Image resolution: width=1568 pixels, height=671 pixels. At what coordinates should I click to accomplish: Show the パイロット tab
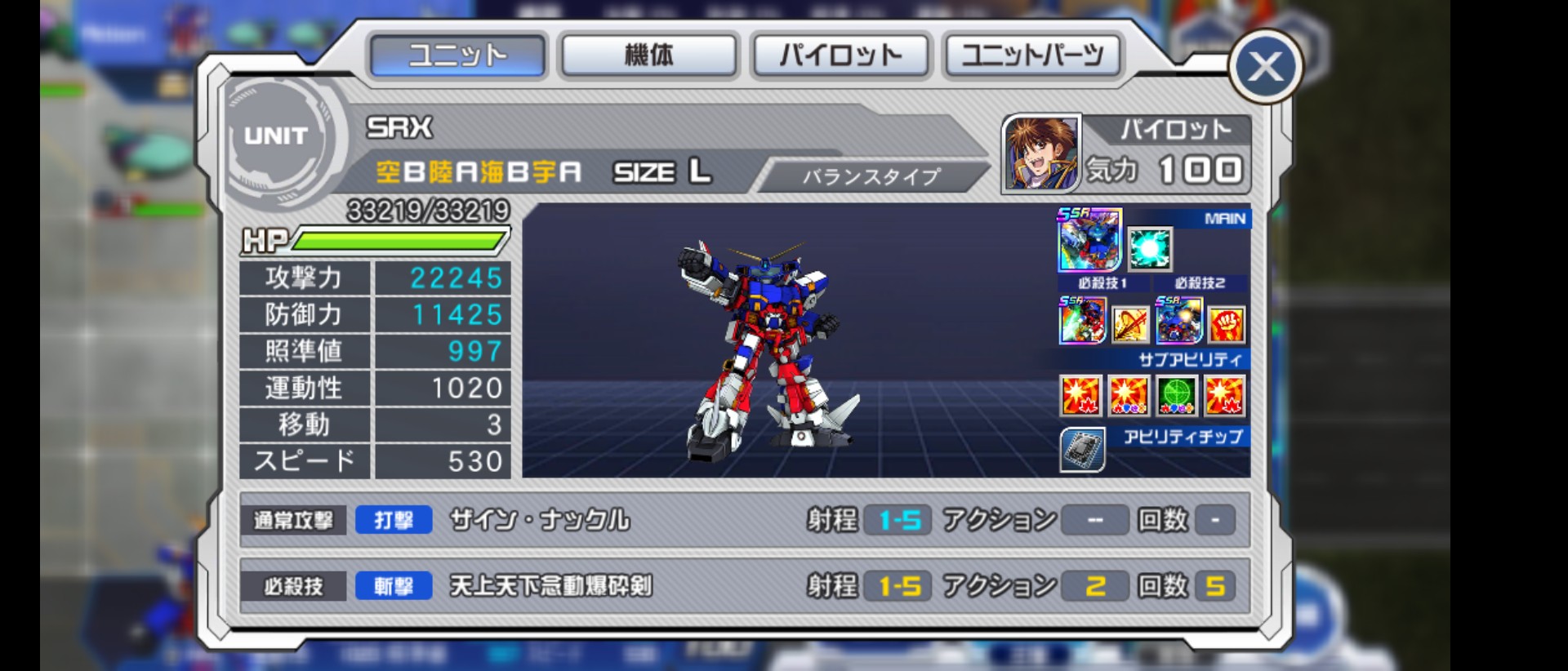coord(840,56)
